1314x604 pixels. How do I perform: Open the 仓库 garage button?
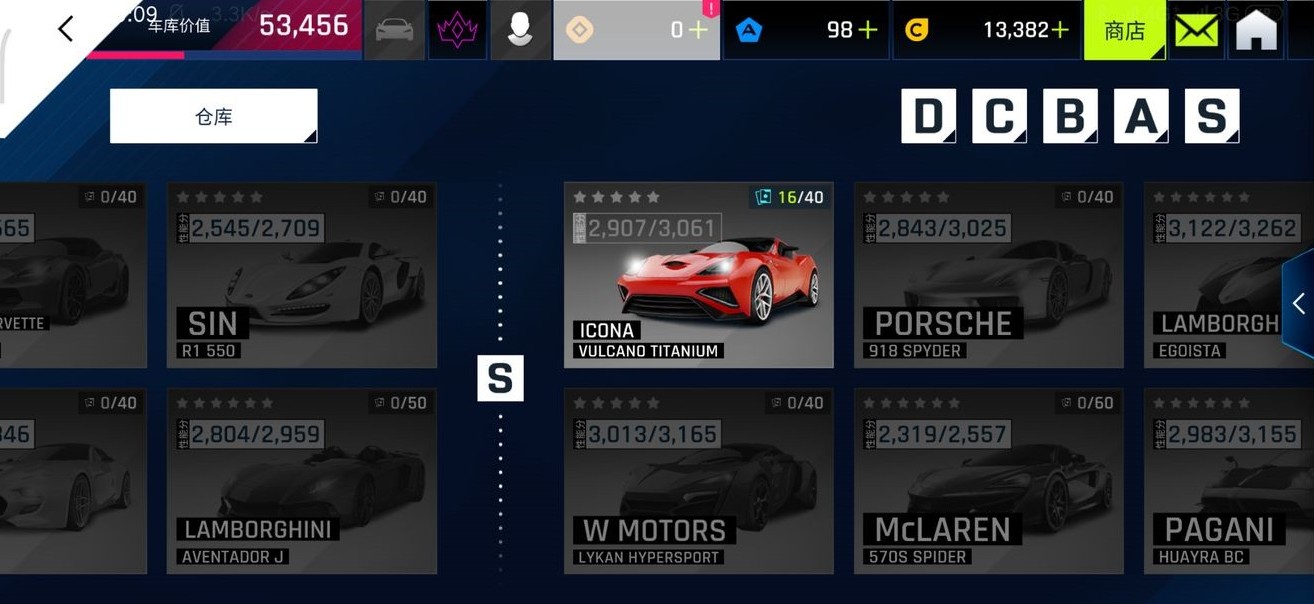click(x=213, y=116)
